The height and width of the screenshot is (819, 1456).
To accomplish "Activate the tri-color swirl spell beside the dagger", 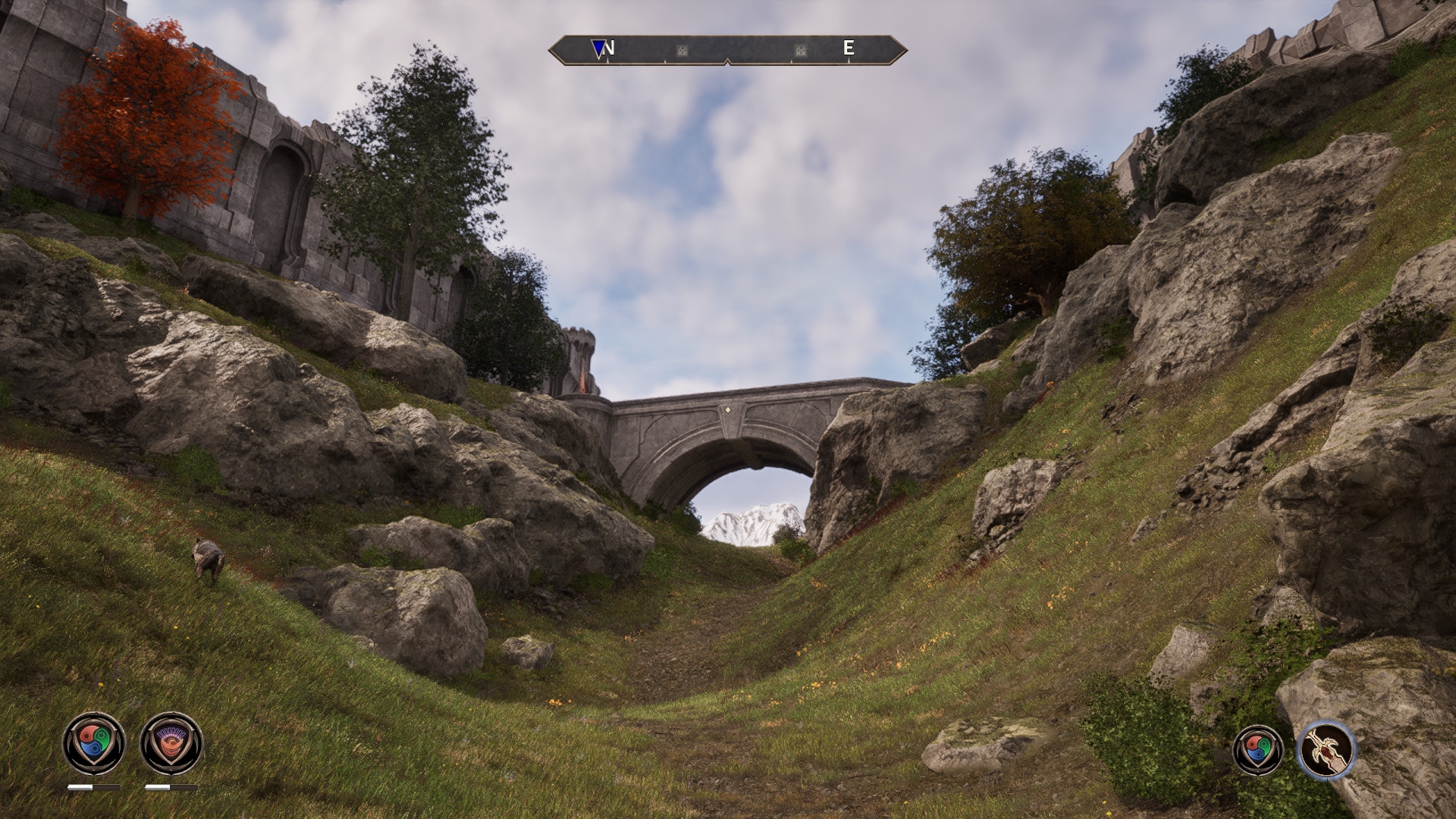I will pyautogui.click(x=1258, y=750).
